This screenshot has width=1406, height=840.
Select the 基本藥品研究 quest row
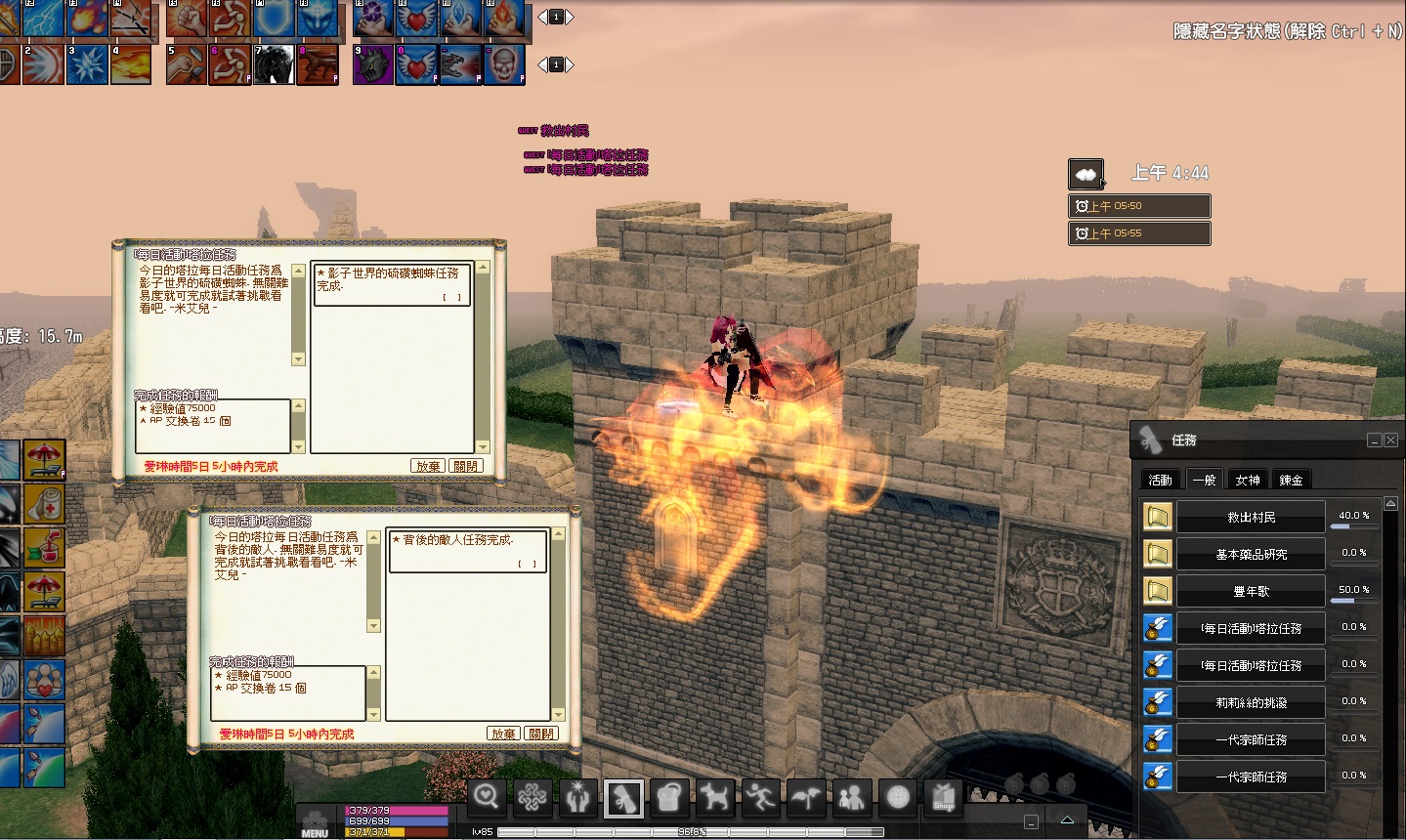[1251, 555]
